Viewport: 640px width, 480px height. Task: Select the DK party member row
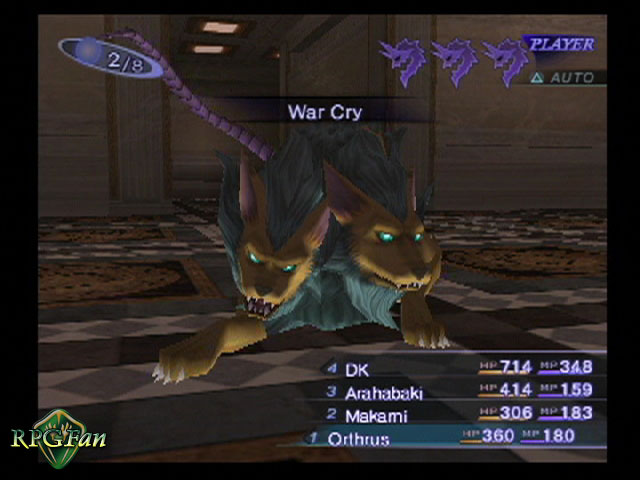pos(460,368)
